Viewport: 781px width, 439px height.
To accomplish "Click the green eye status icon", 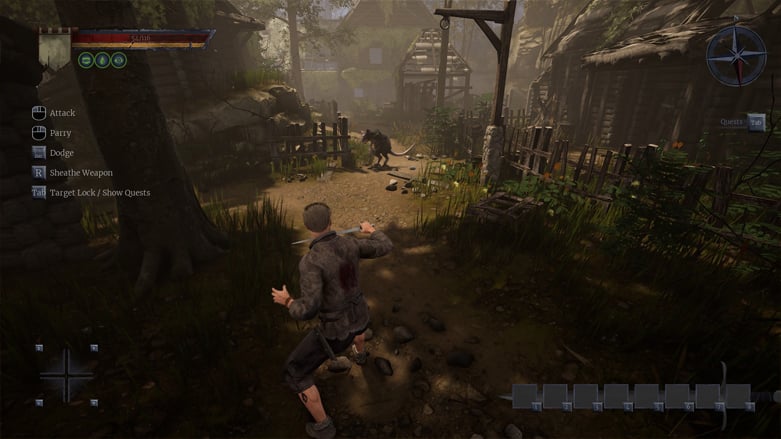I will [119, 60].
